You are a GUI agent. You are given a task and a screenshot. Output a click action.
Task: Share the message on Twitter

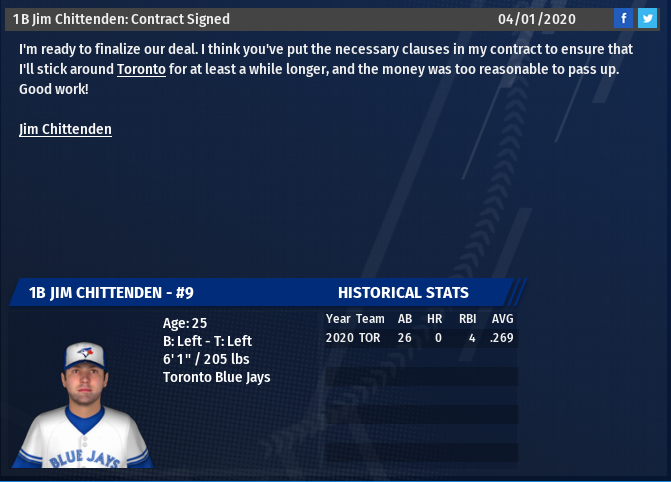click(647, 18)
